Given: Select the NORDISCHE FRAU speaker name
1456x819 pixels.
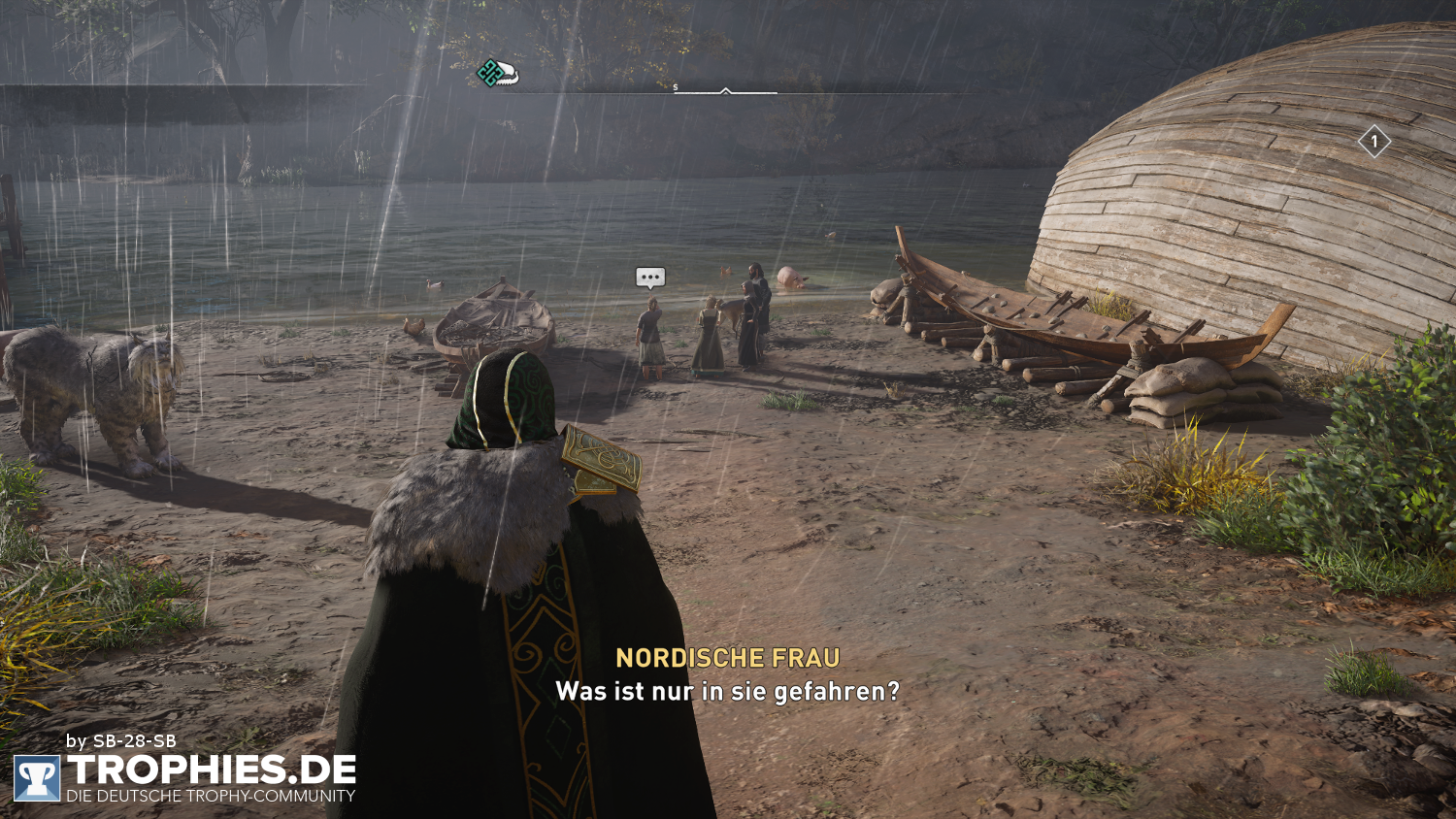Looking at the screenshot, I should [727, 658].
